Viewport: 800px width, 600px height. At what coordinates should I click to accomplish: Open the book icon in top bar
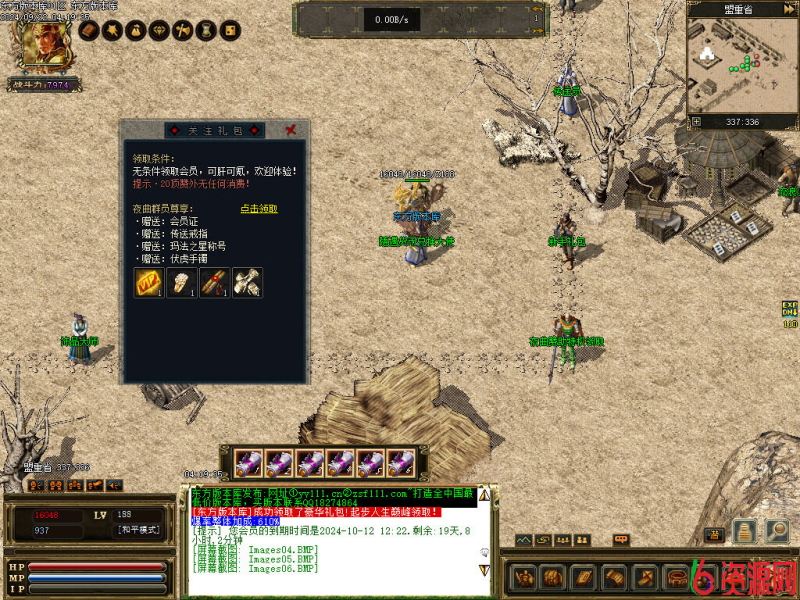[89, 31]
